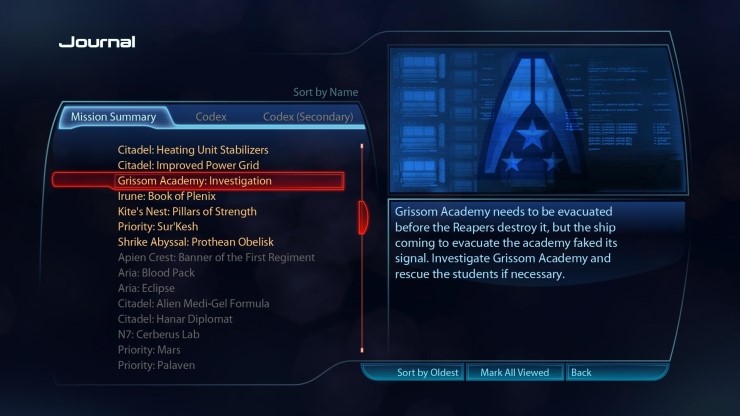Mark All Viewed in the journal
The height and width of the screenshot is (416, 740).
point(514,373)
